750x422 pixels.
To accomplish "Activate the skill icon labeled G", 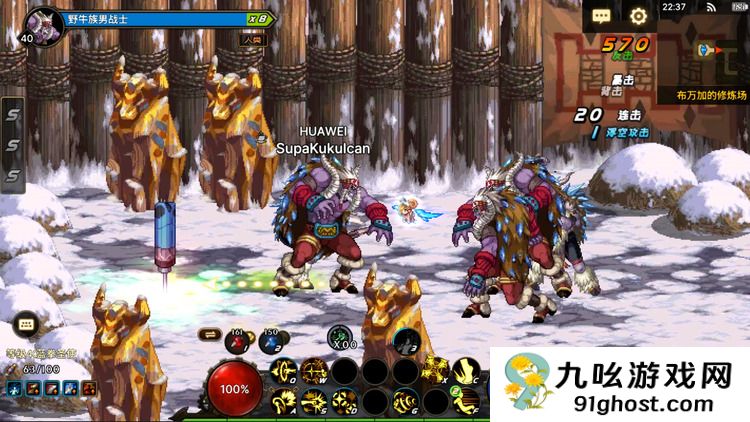I will 404,402.
